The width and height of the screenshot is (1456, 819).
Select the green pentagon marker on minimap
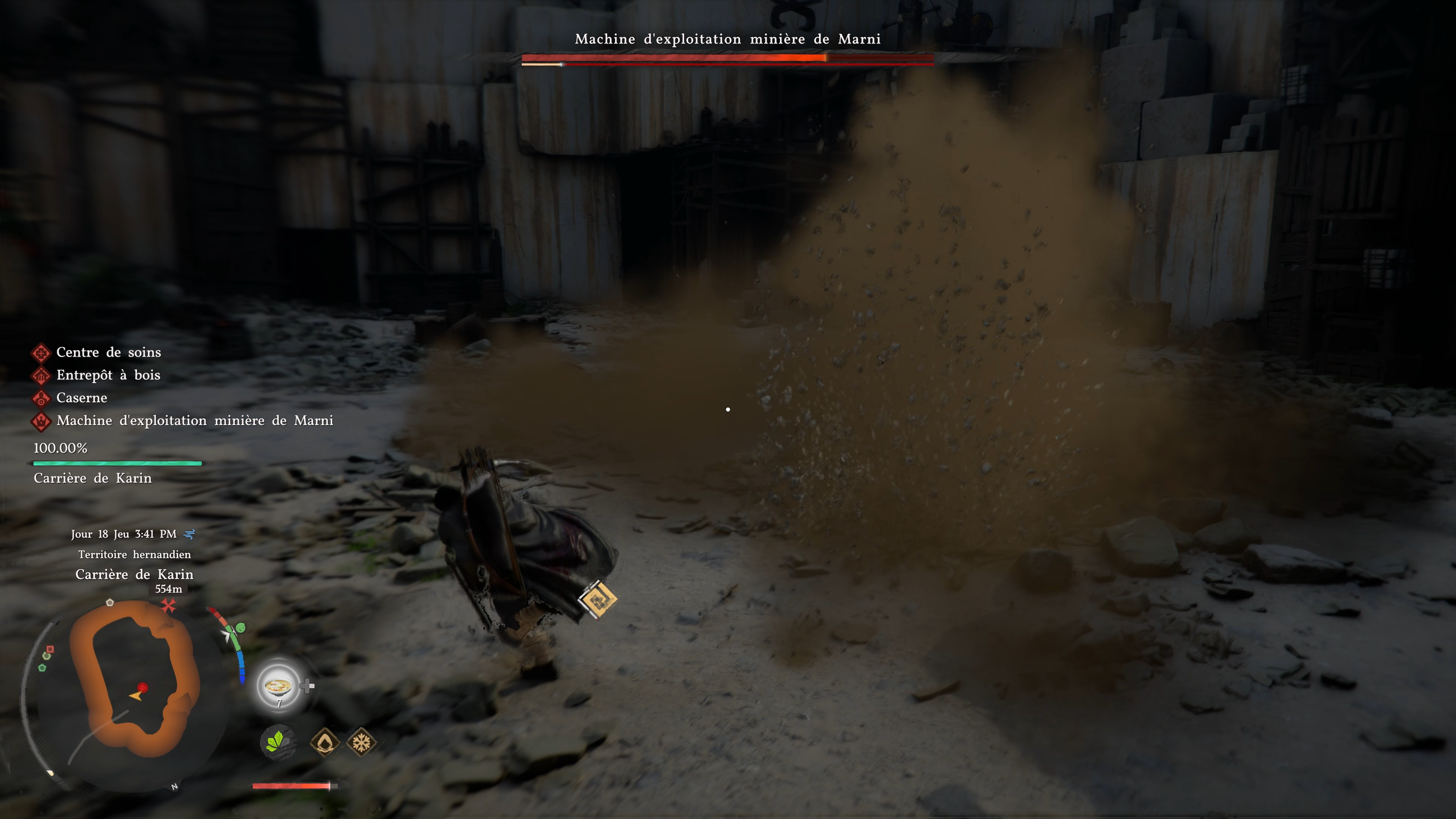[x=42, y=667]
